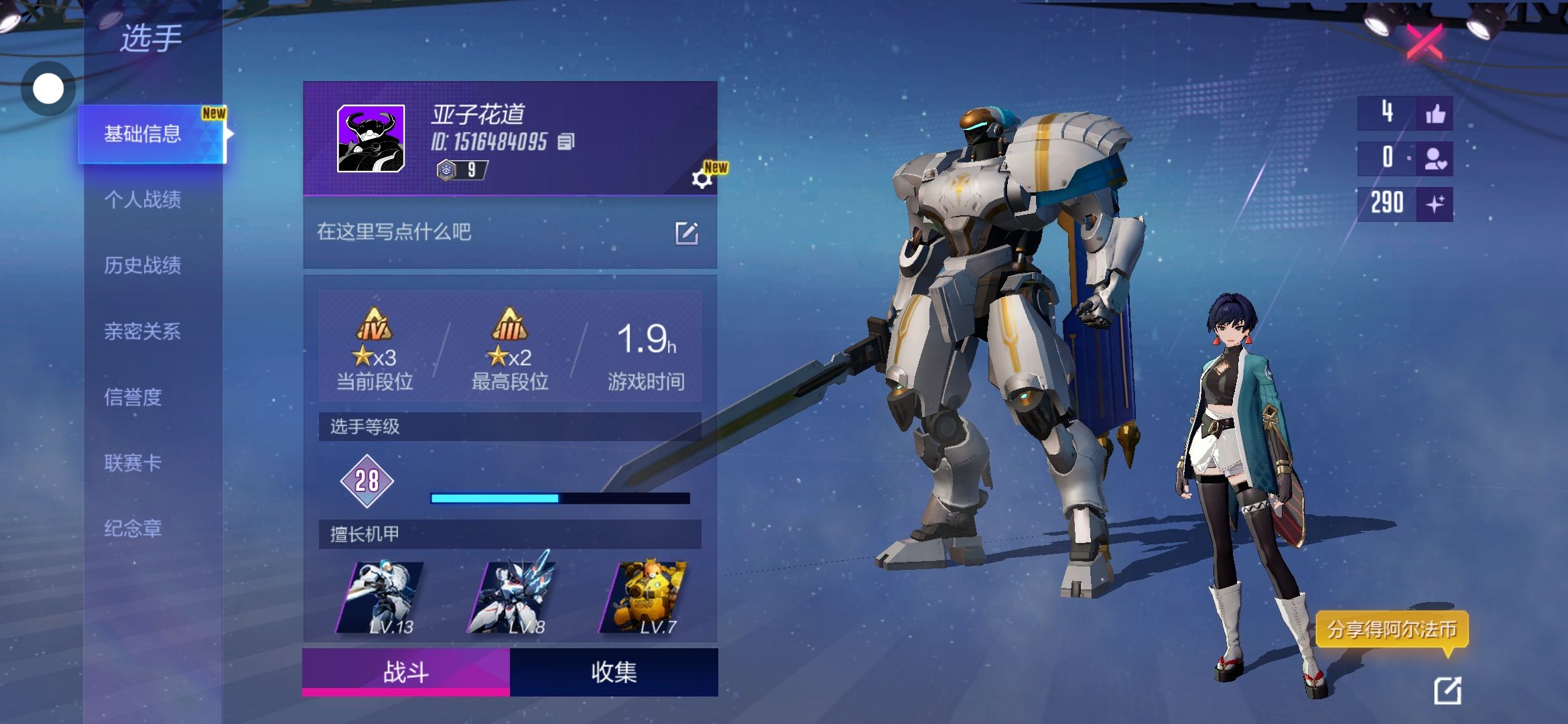The image size is (1568, 724).
Task: Open profile settings via the gear icon
Action: (701, 179)
